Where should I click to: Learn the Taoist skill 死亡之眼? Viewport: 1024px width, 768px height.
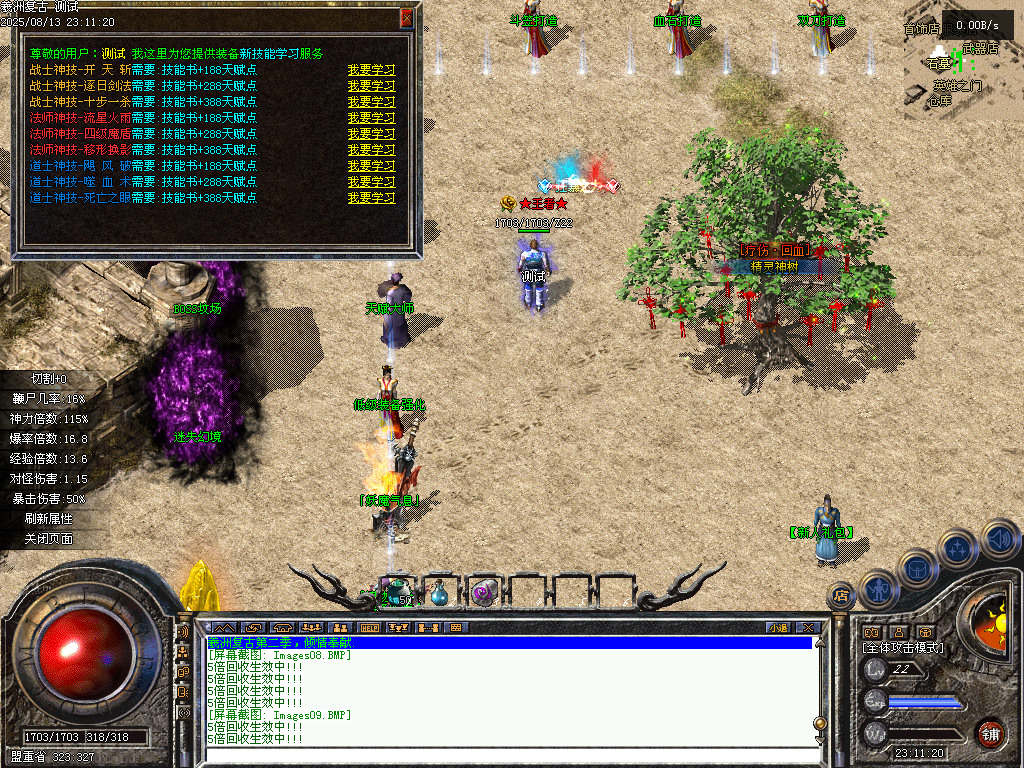coord(371,198)
